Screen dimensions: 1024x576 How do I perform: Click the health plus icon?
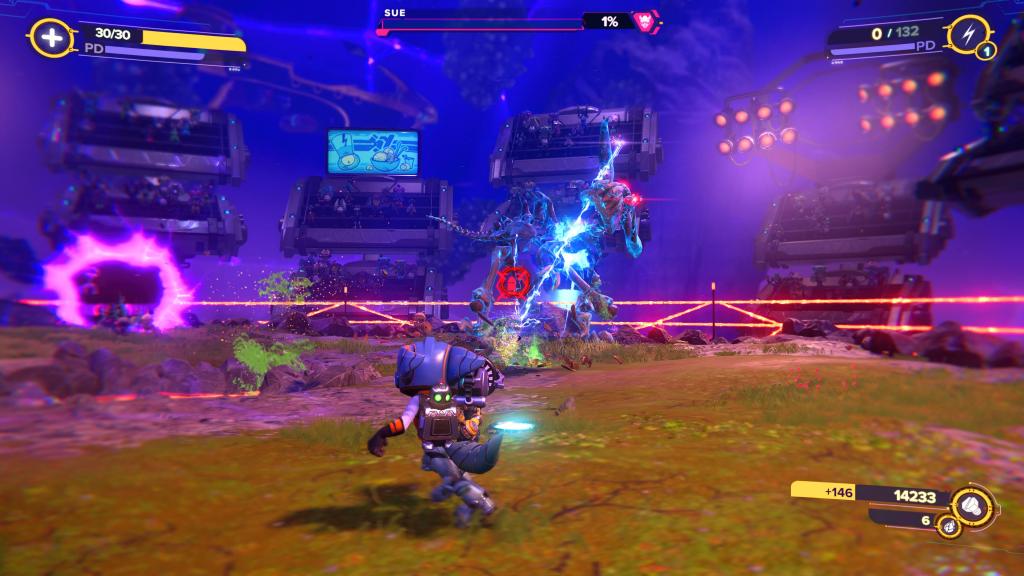[x=50, y=39]
